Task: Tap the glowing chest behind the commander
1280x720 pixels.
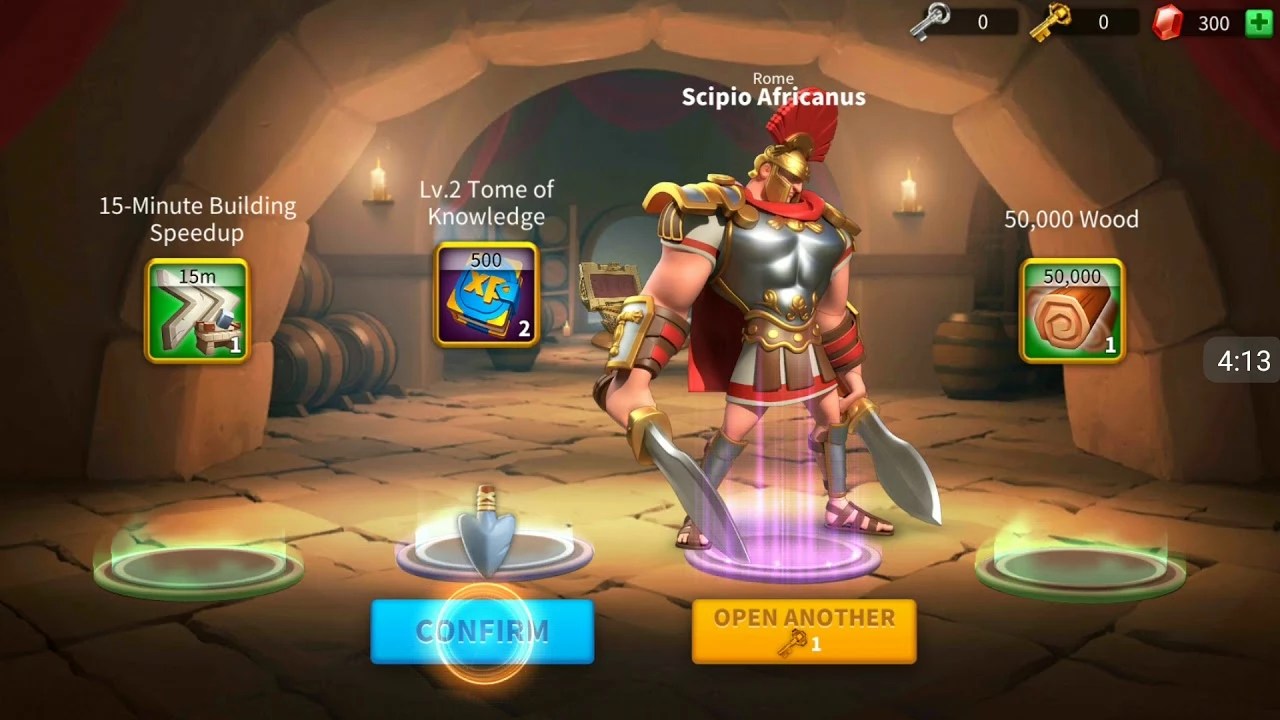Action: pyautogui.click(x=610, y=285)
